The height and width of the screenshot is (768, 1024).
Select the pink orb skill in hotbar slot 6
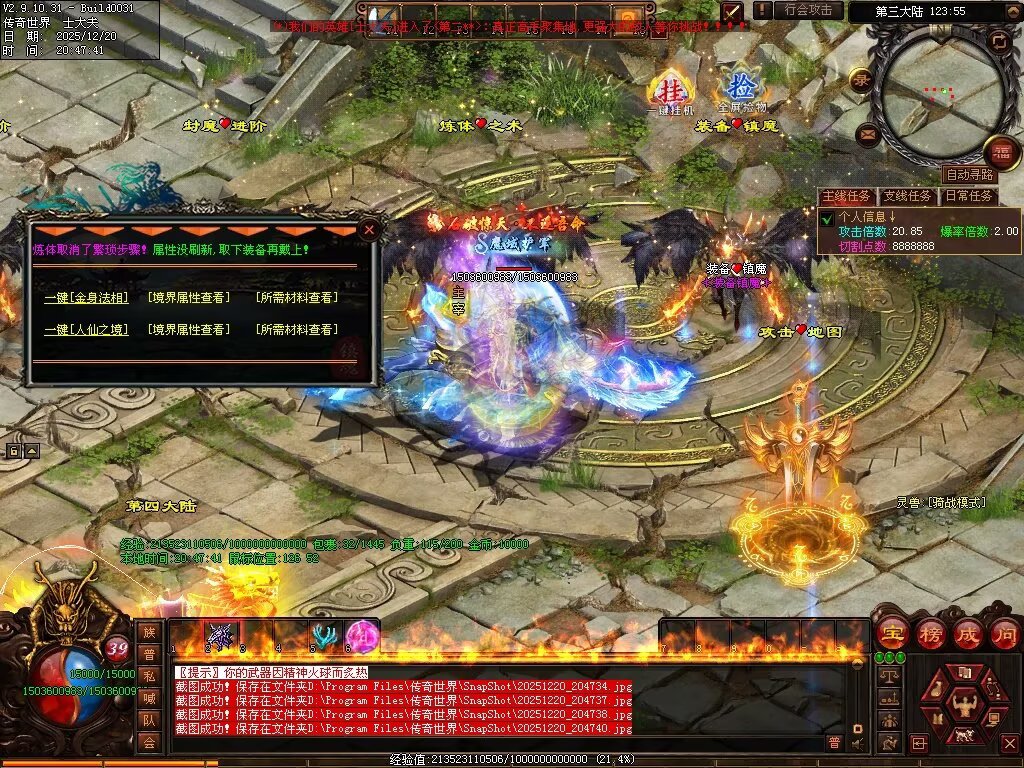(359, 635)
